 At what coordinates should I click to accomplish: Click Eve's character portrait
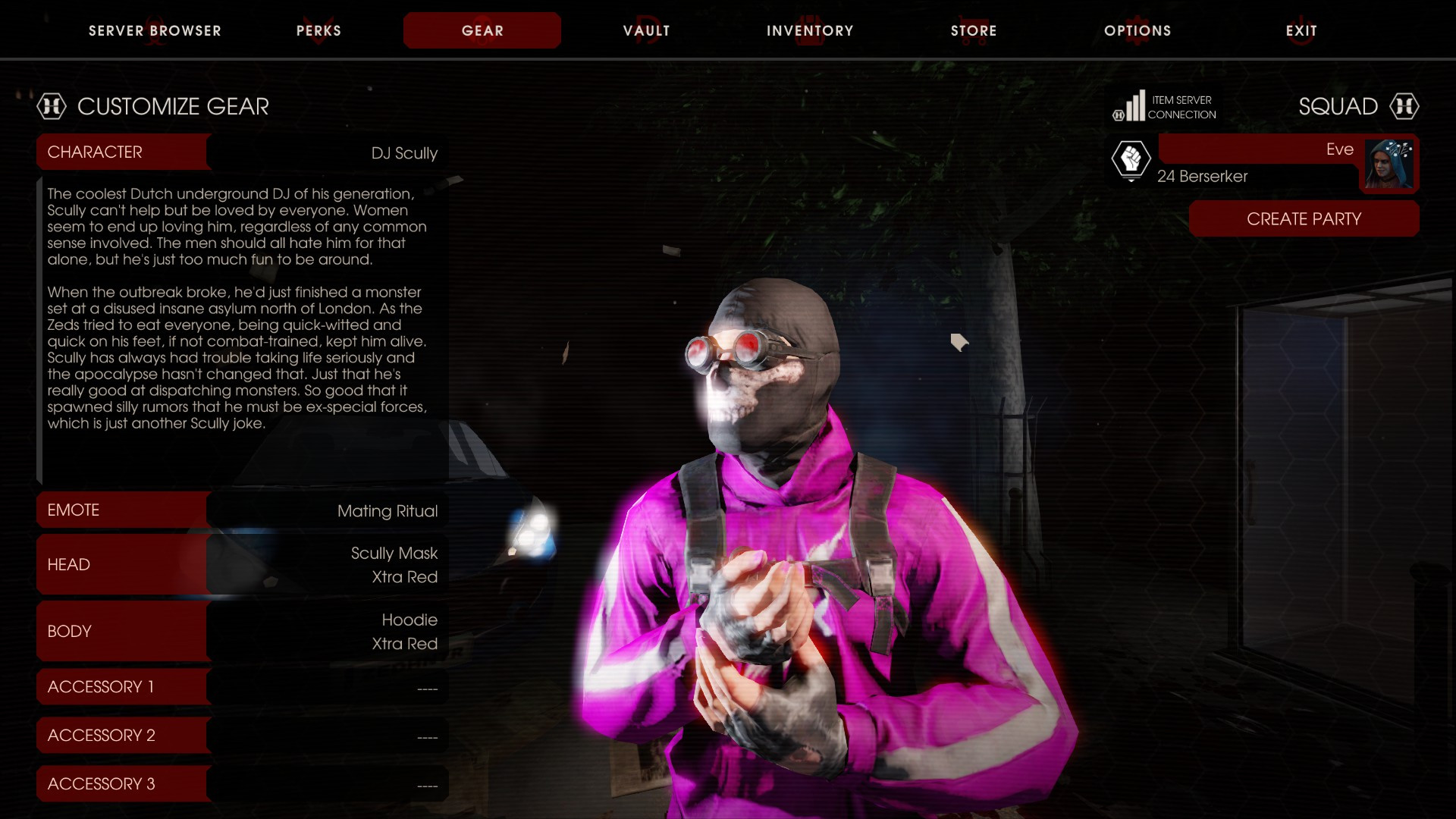tap(1390, 164)
